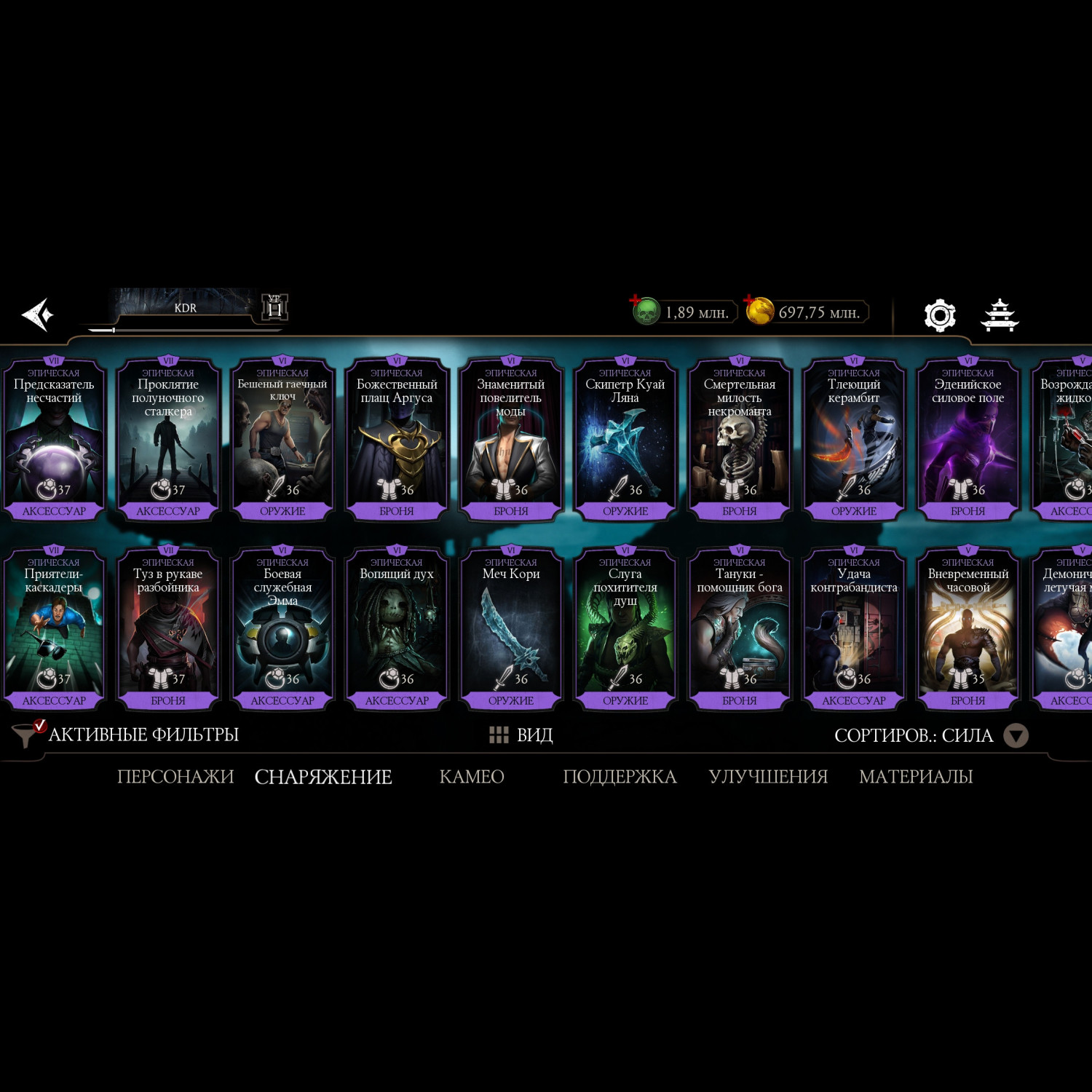Open the active filters panel
This screenshot has height=1092, width=1092.
coord(127,735)
